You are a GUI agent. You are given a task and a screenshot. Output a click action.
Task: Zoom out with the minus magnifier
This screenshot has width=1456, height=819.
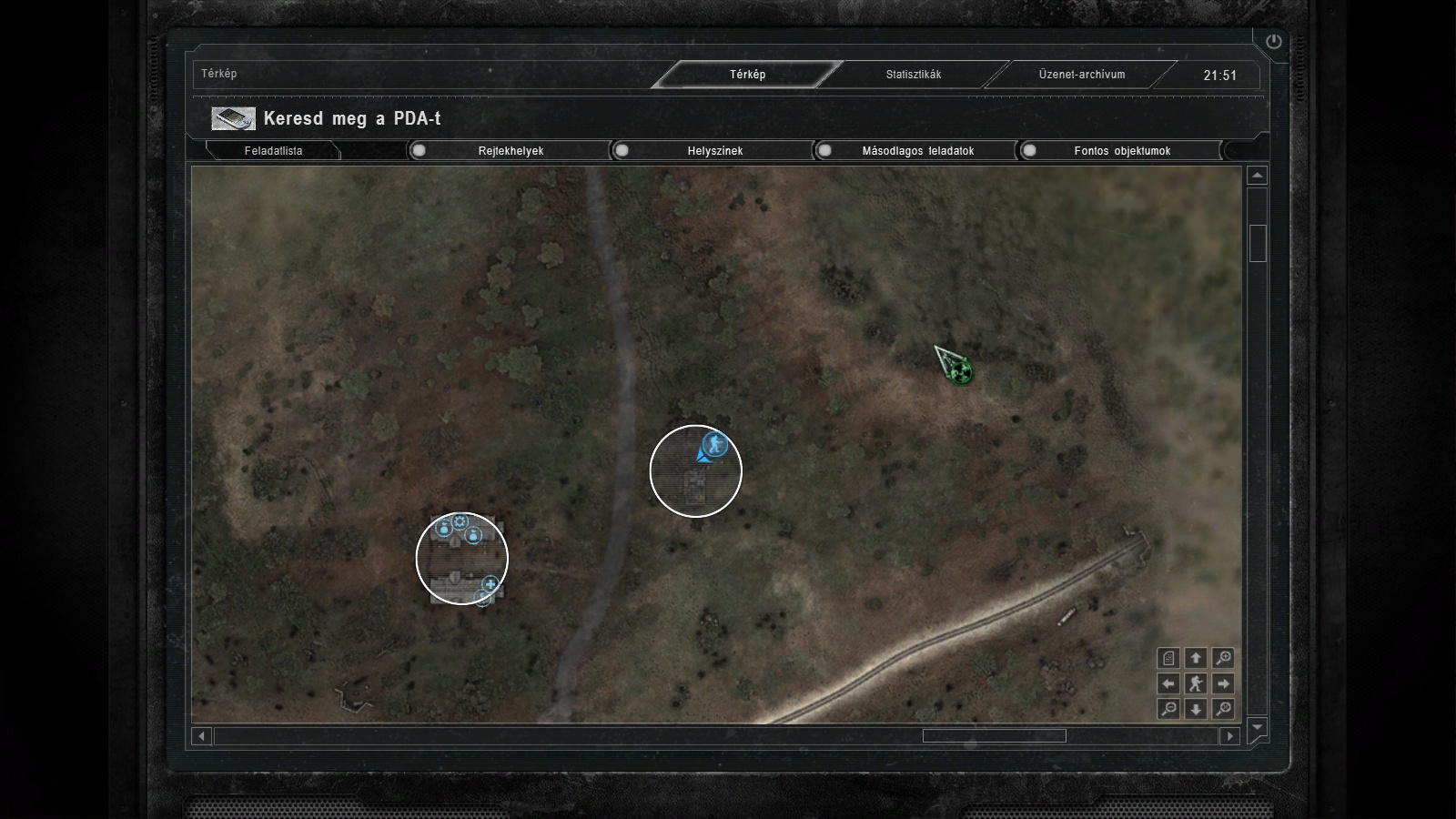click(x=1169, y=709)
